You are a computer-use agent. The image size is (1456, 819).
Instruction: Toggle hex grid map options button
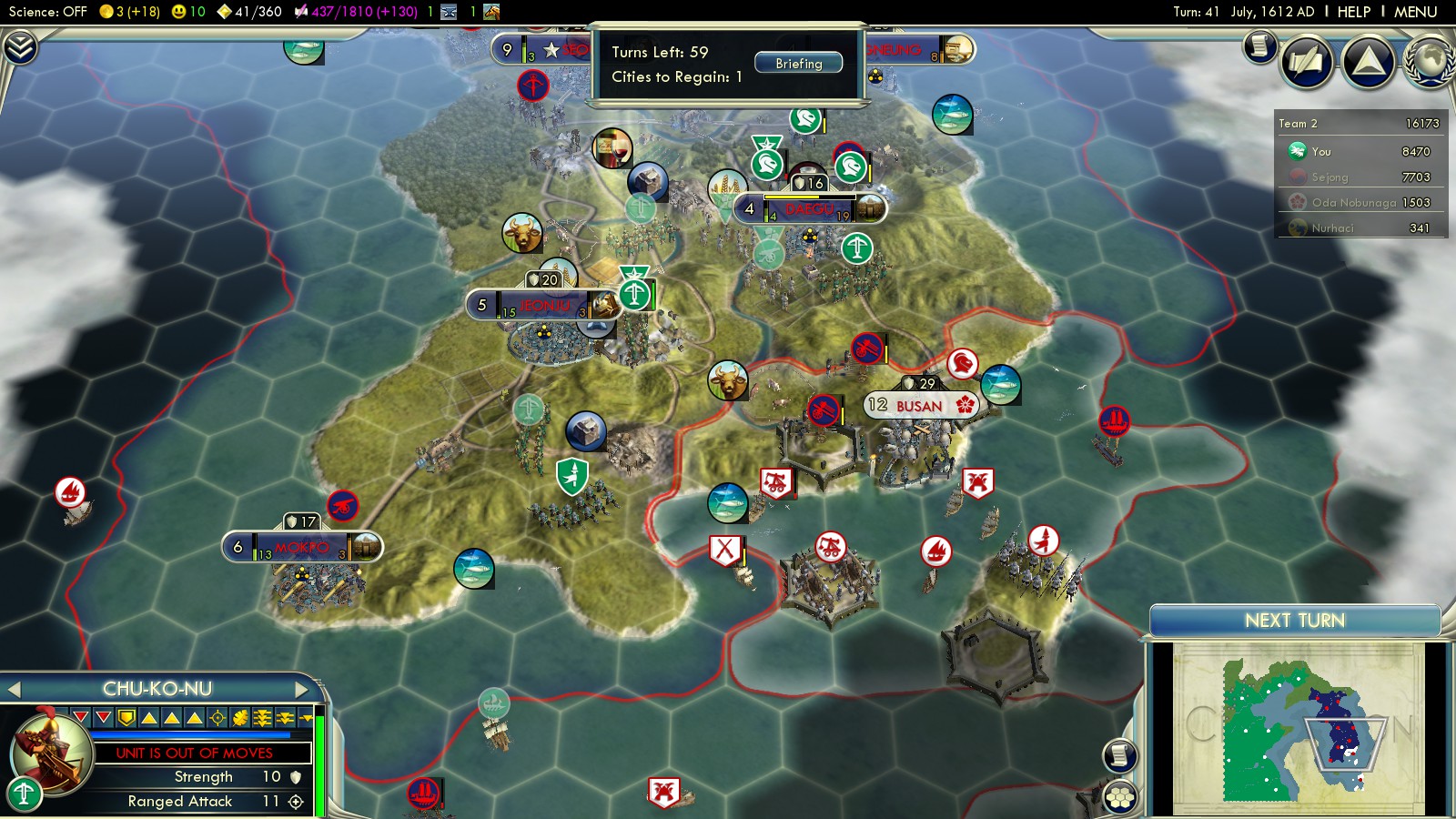click(1120, 797)
